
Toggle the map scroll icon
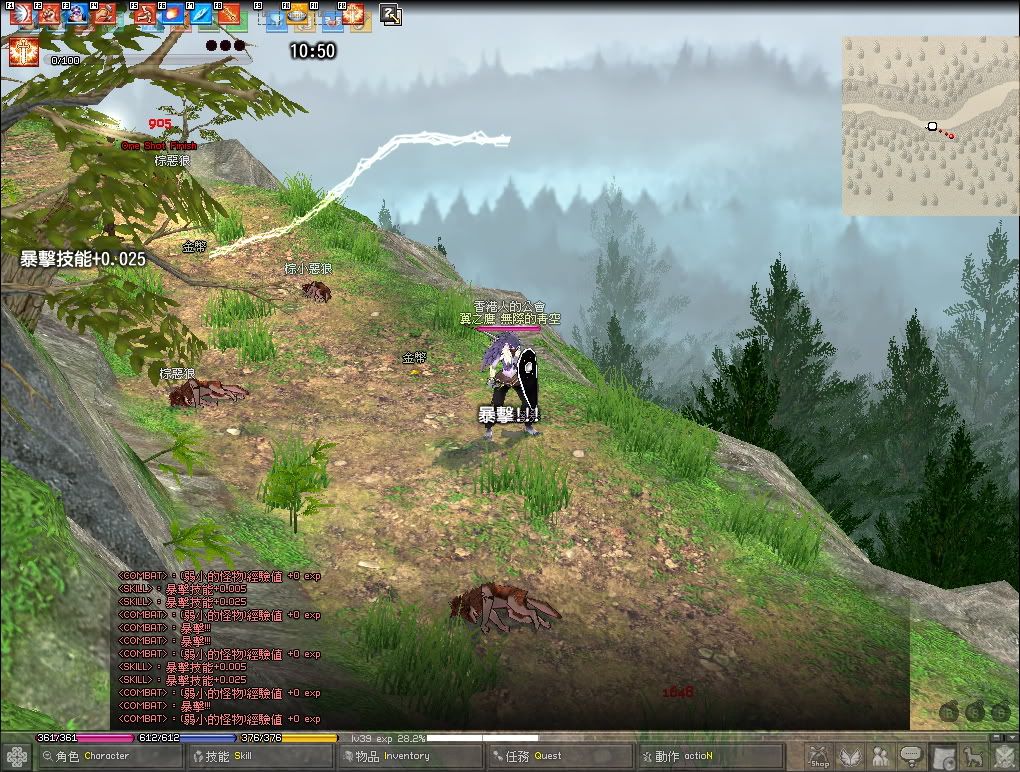(942, 757)
